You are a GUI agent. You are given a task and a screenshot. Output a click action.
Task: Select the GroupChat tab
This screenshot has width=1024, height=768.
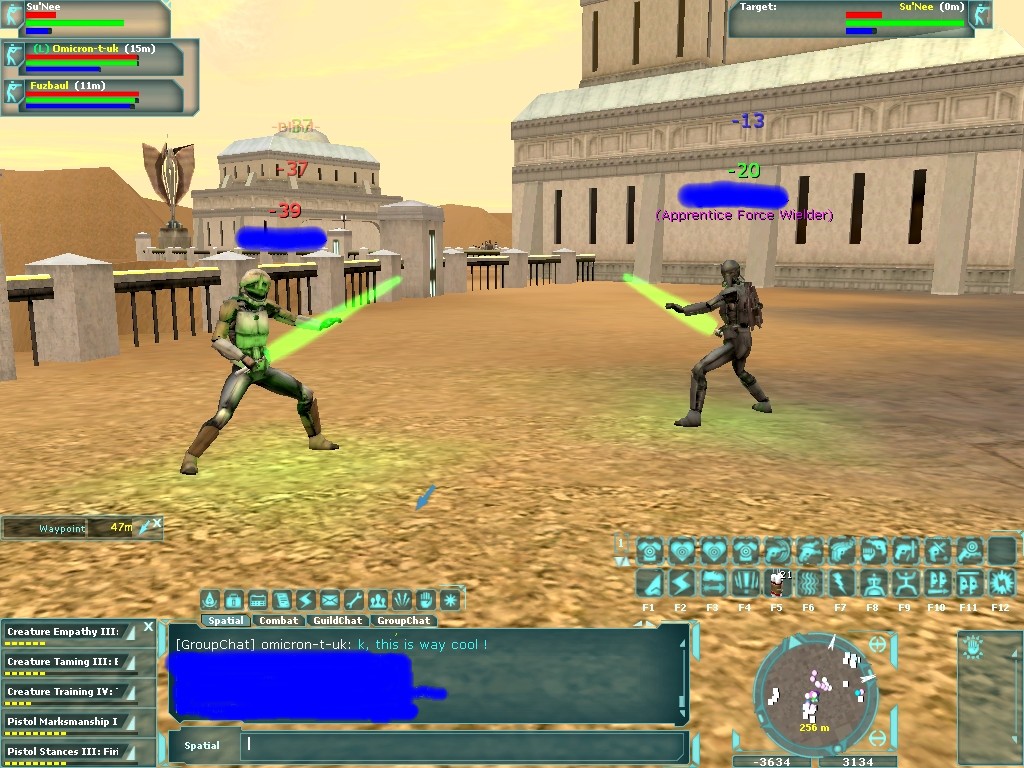tap(404, 621)
